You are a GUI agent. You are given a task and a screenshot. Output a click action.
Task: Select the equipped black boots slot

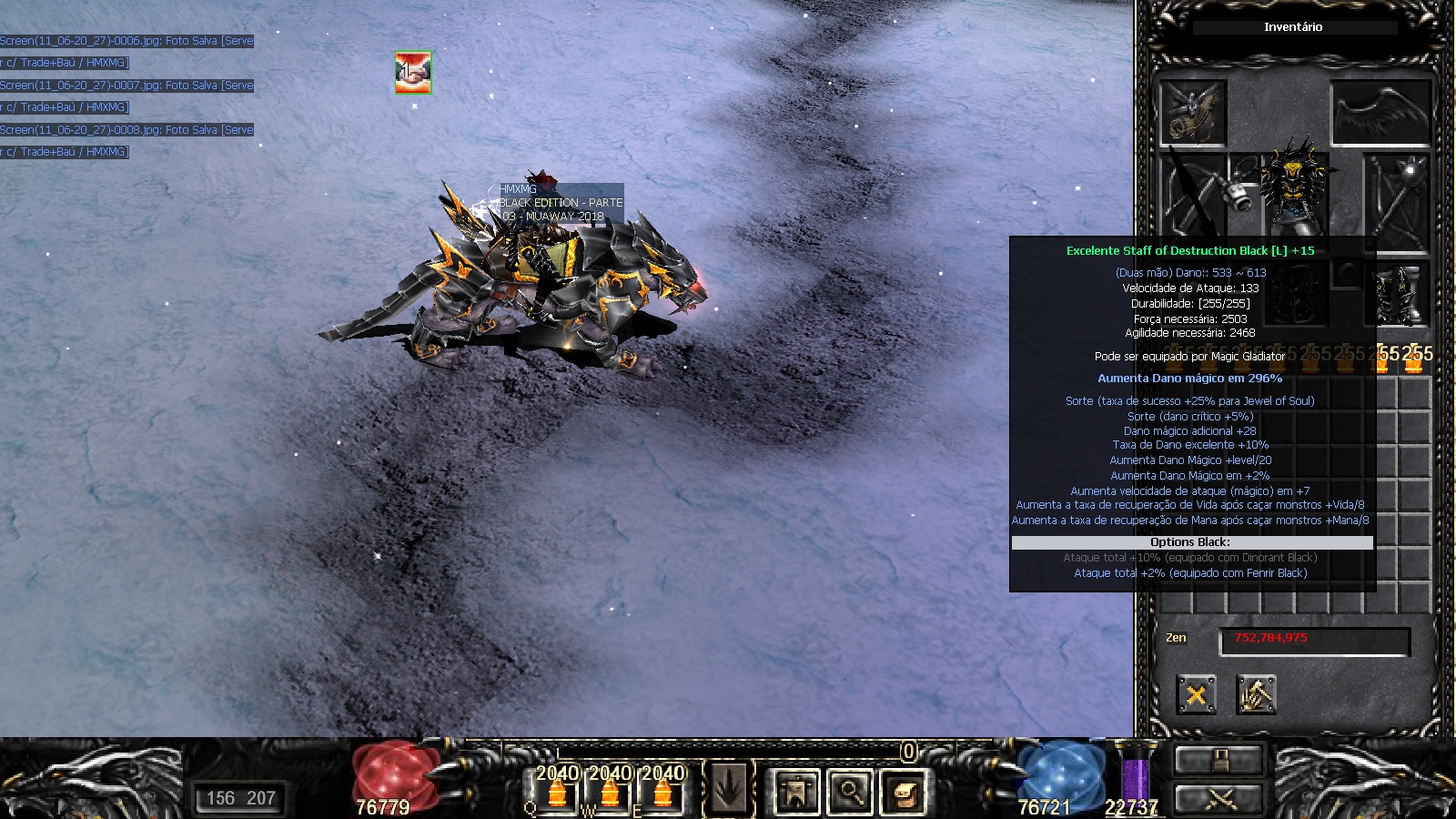[x=1396, y=295]
